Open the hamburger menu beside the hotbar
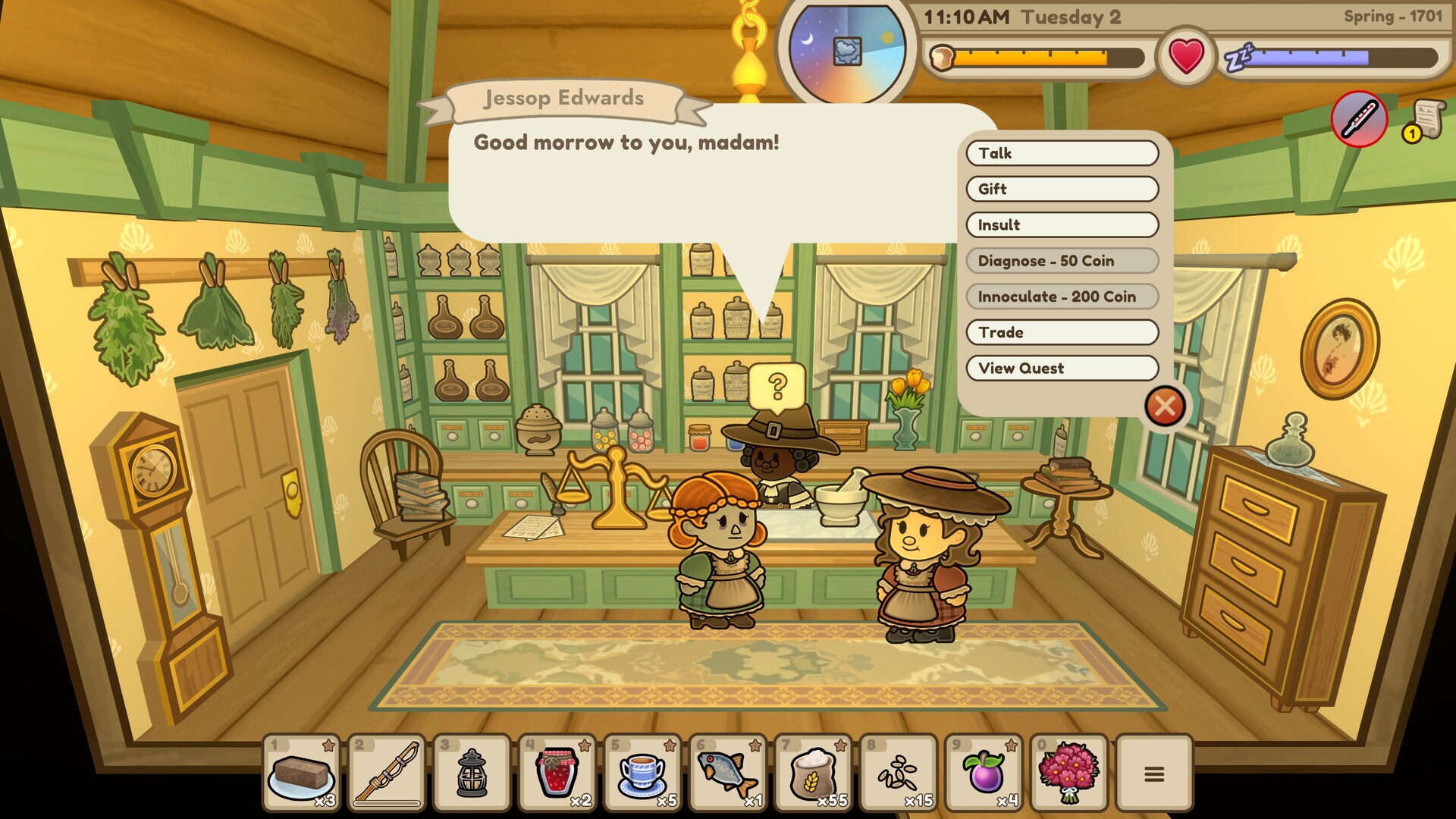Screen dimensions: 1456x819 pos(1153,772)
